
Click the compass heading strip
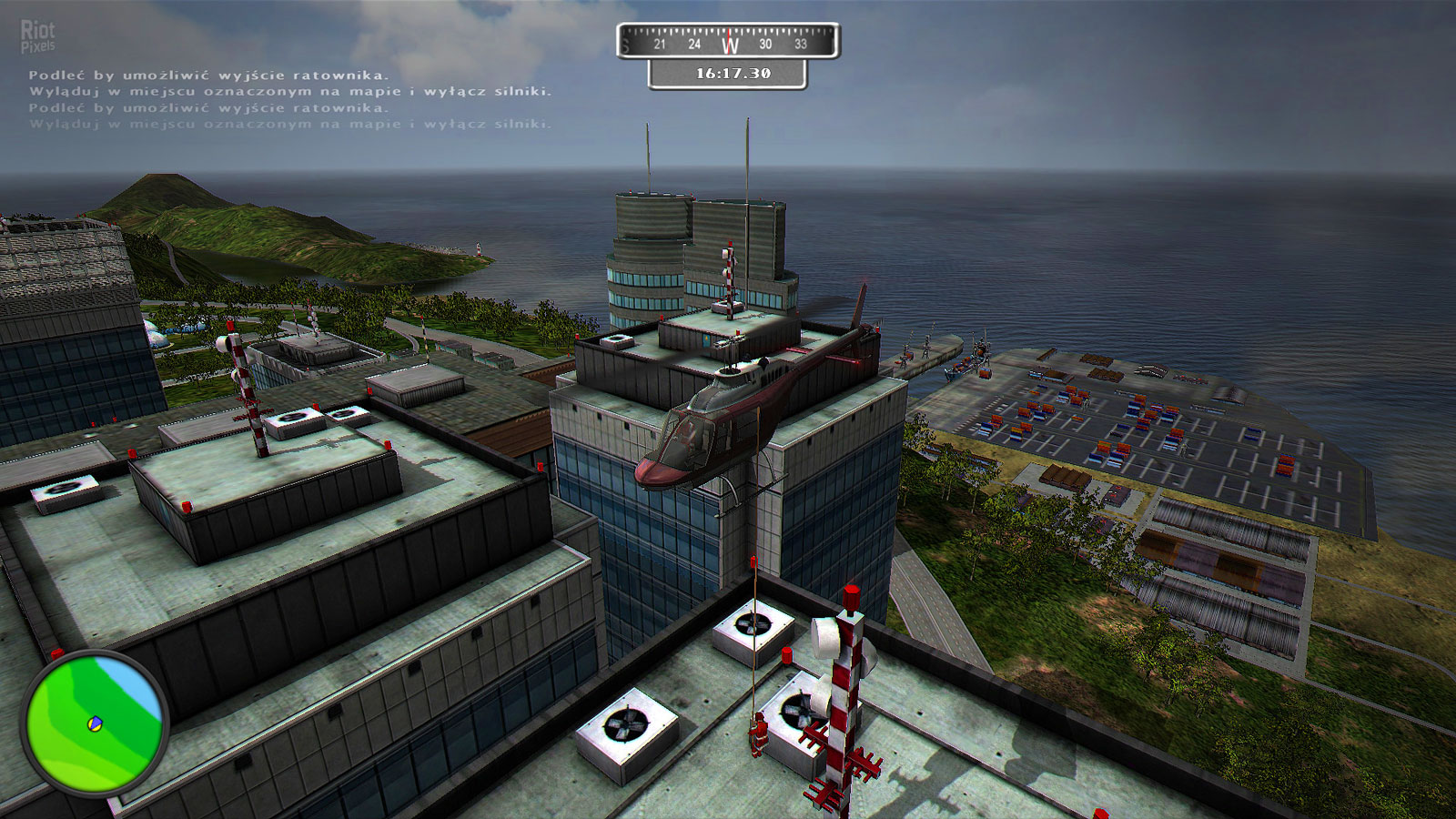[x=728, y=42]
